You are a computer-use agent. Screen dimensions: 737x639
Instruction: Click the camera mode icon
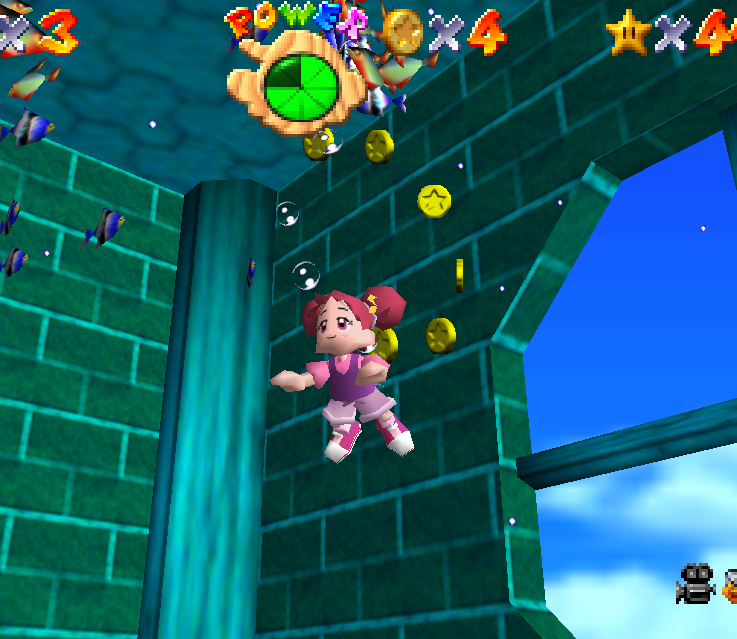(695, 584)
